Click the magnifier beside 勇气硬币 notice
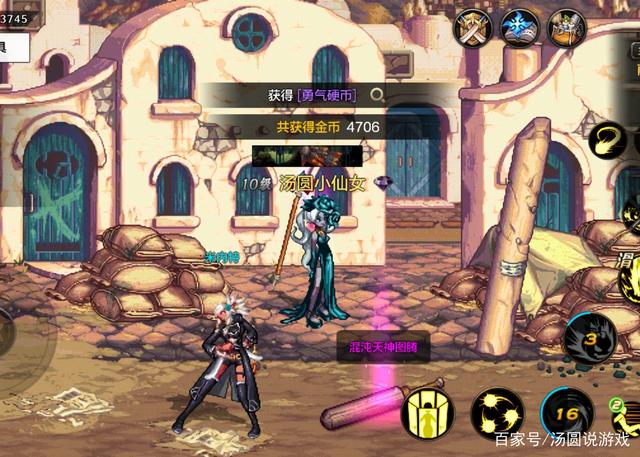The width and height of the screenshot is (640, 457). tap(376, 95)
